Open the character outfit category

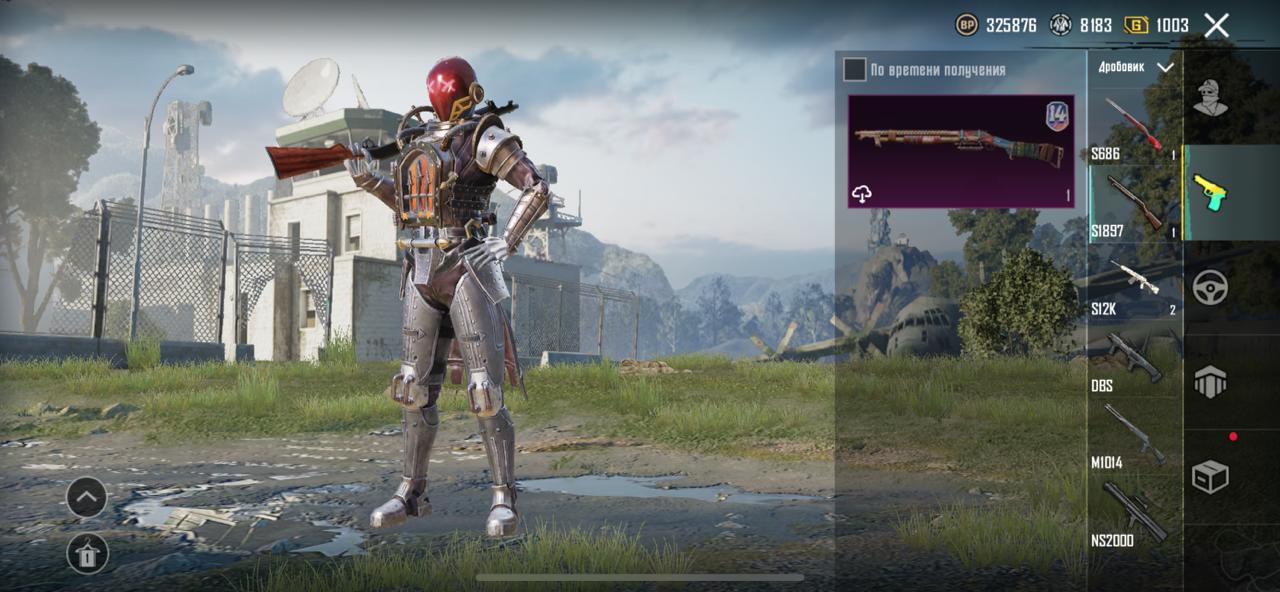tap(1210, 97)
